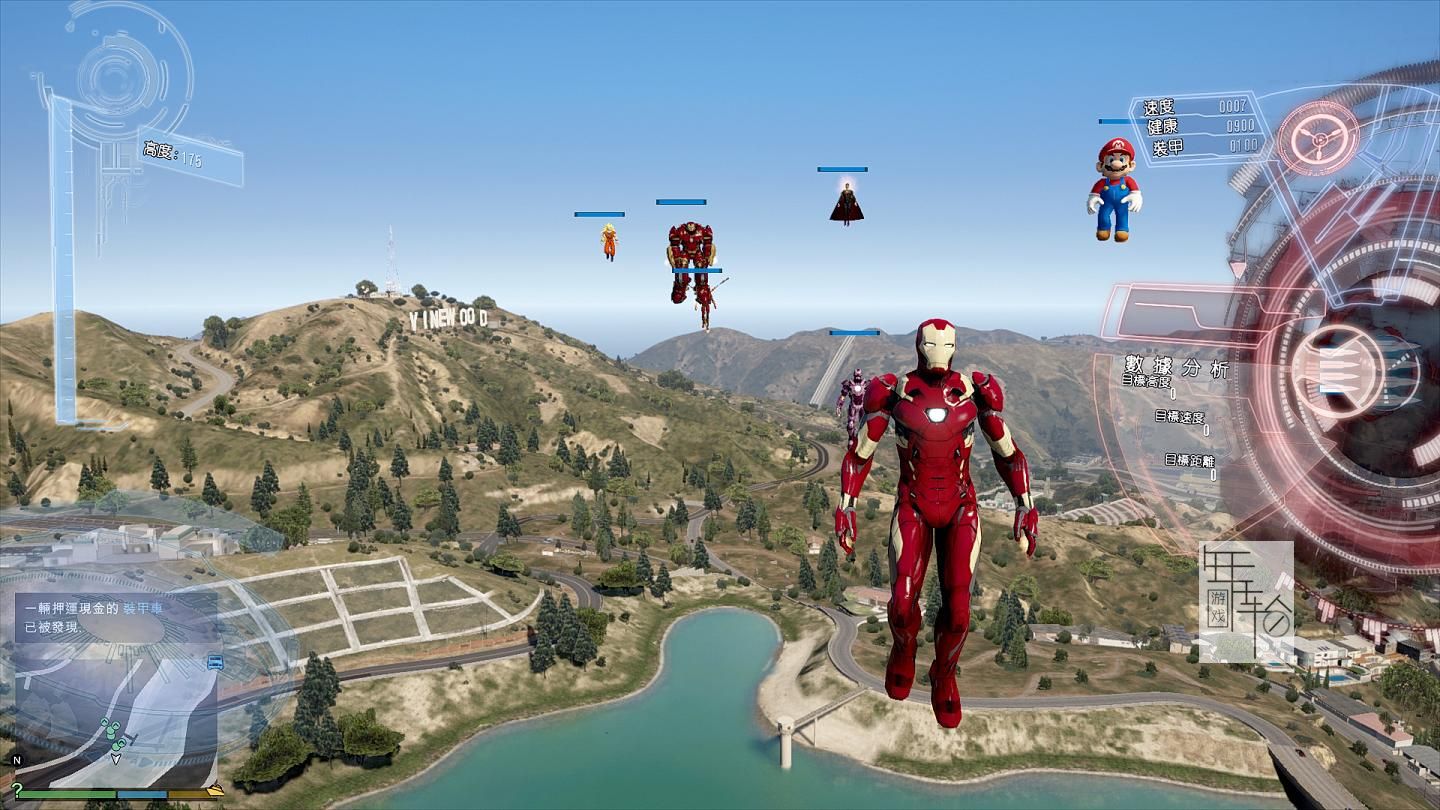The width and height of the screenshot is (1440, 810).
Task: Select the blue armored truck blip on minimap
Action: click(x=214, y=662)
